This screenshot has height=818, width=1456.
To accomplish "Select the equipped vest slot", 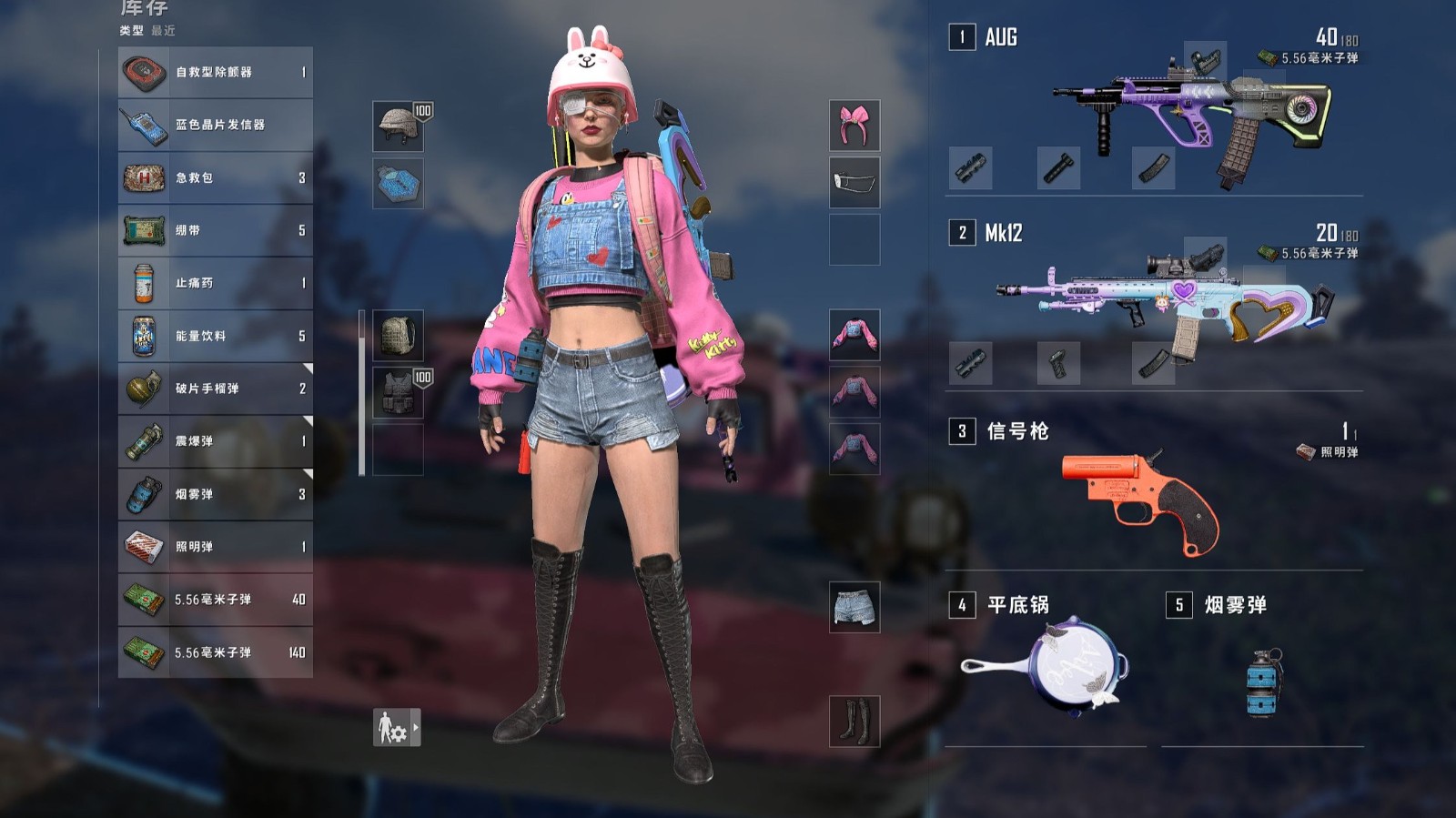I will 398,392.
